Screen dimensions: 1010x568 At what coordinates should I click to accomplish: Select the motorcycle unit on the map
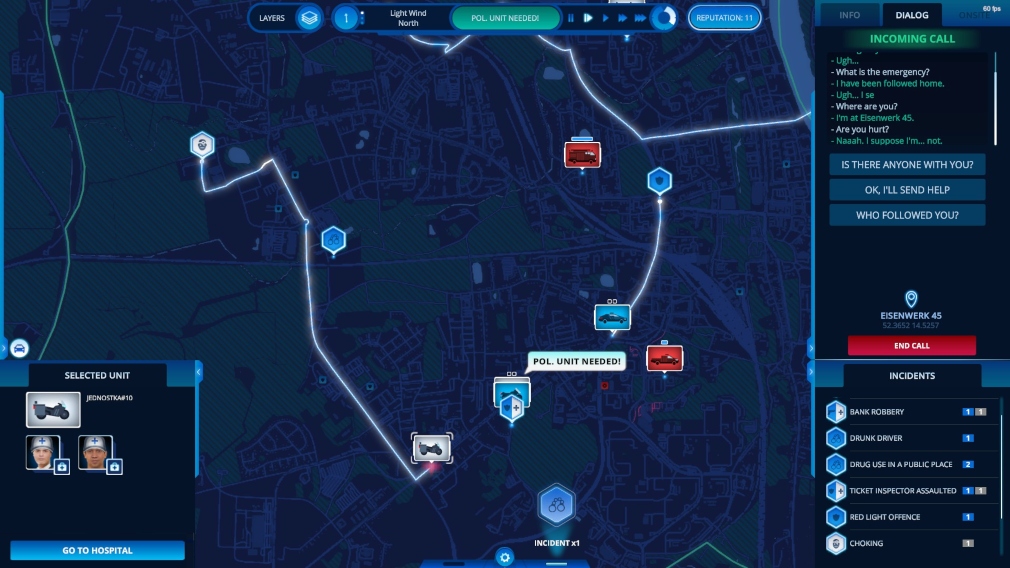pyautogui.click(x=434, y=447)
